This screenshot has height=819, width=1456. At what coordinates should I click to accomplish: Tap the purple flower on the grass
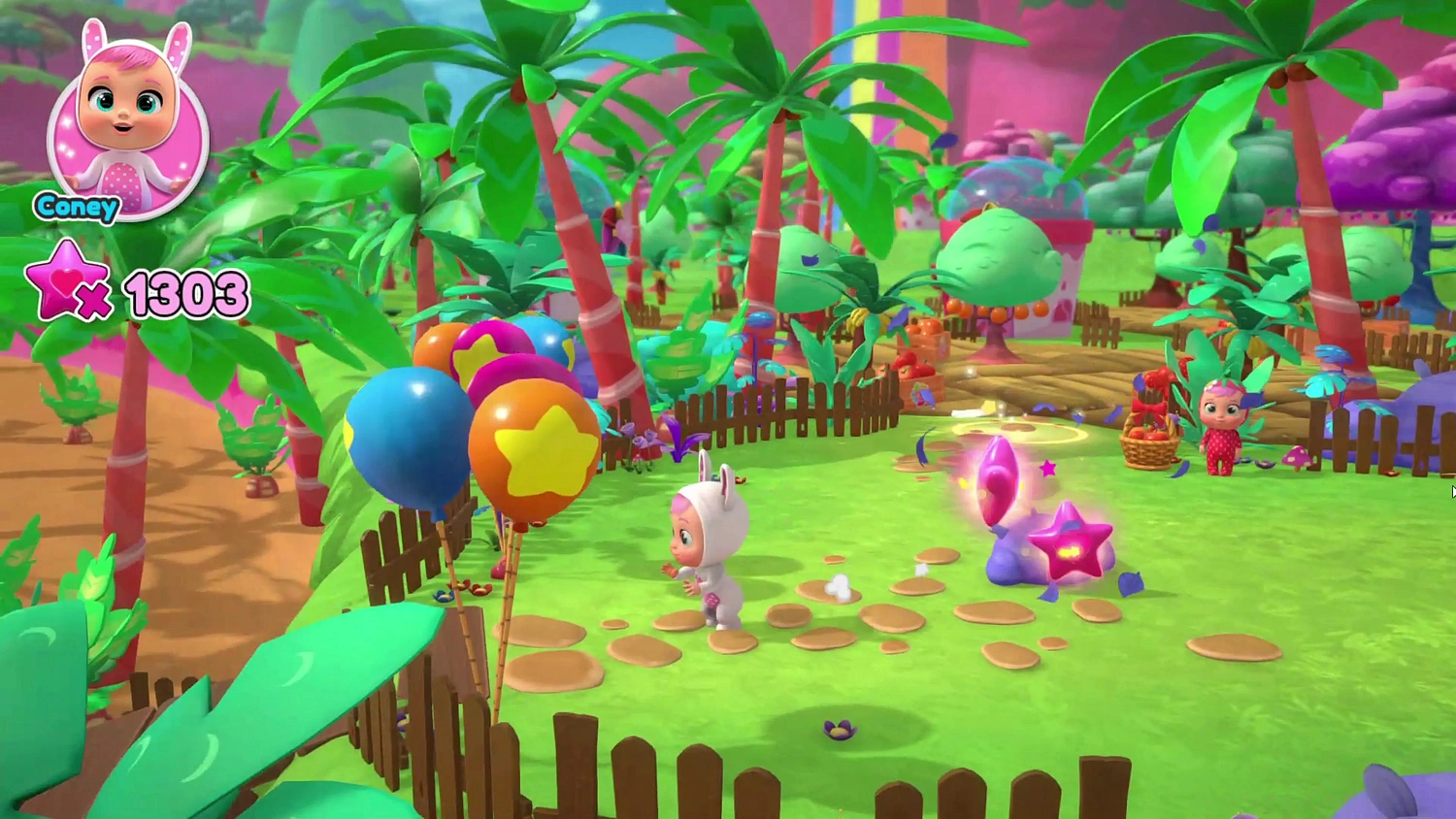838,730
